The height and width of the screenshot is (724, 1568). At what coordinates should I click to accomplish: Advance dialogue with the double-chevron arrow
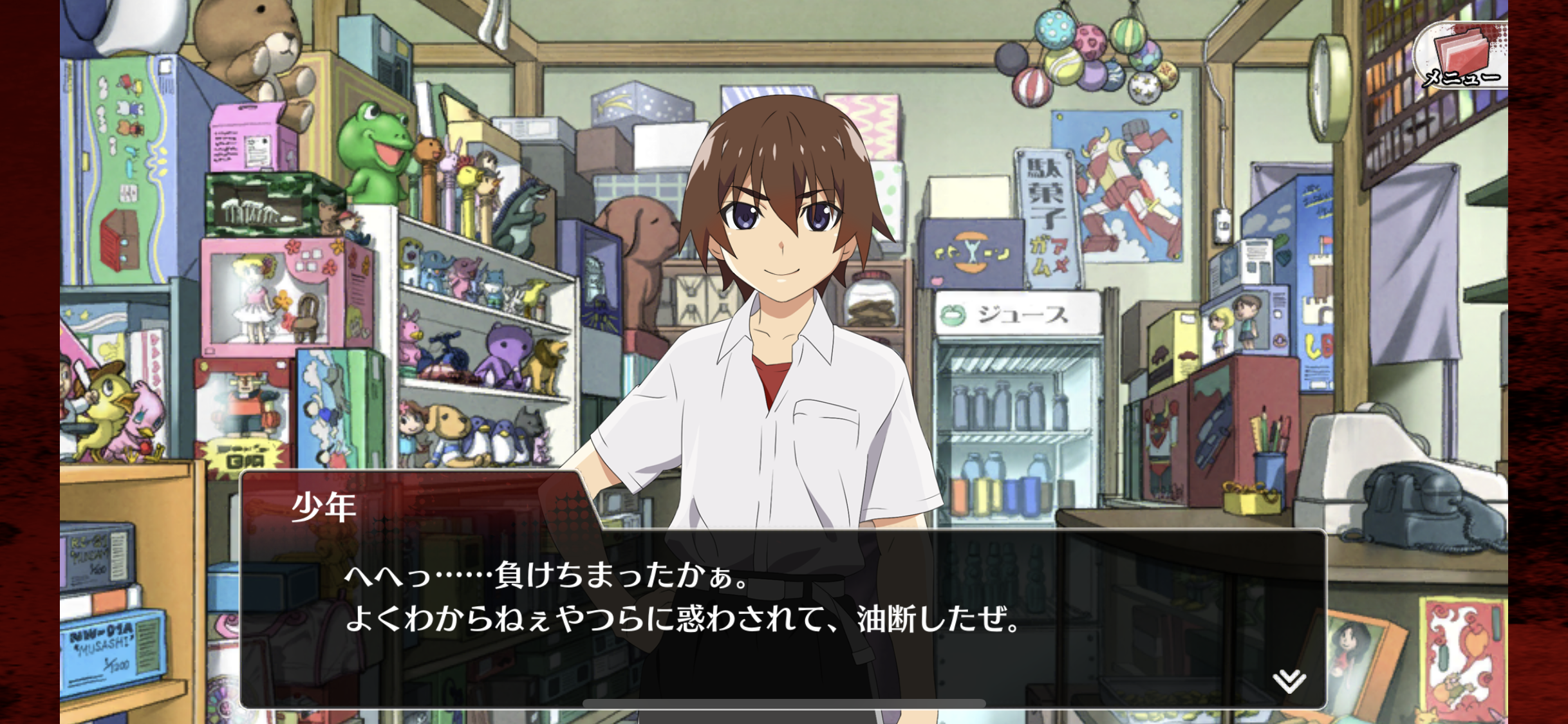(x=1289, y=680)
